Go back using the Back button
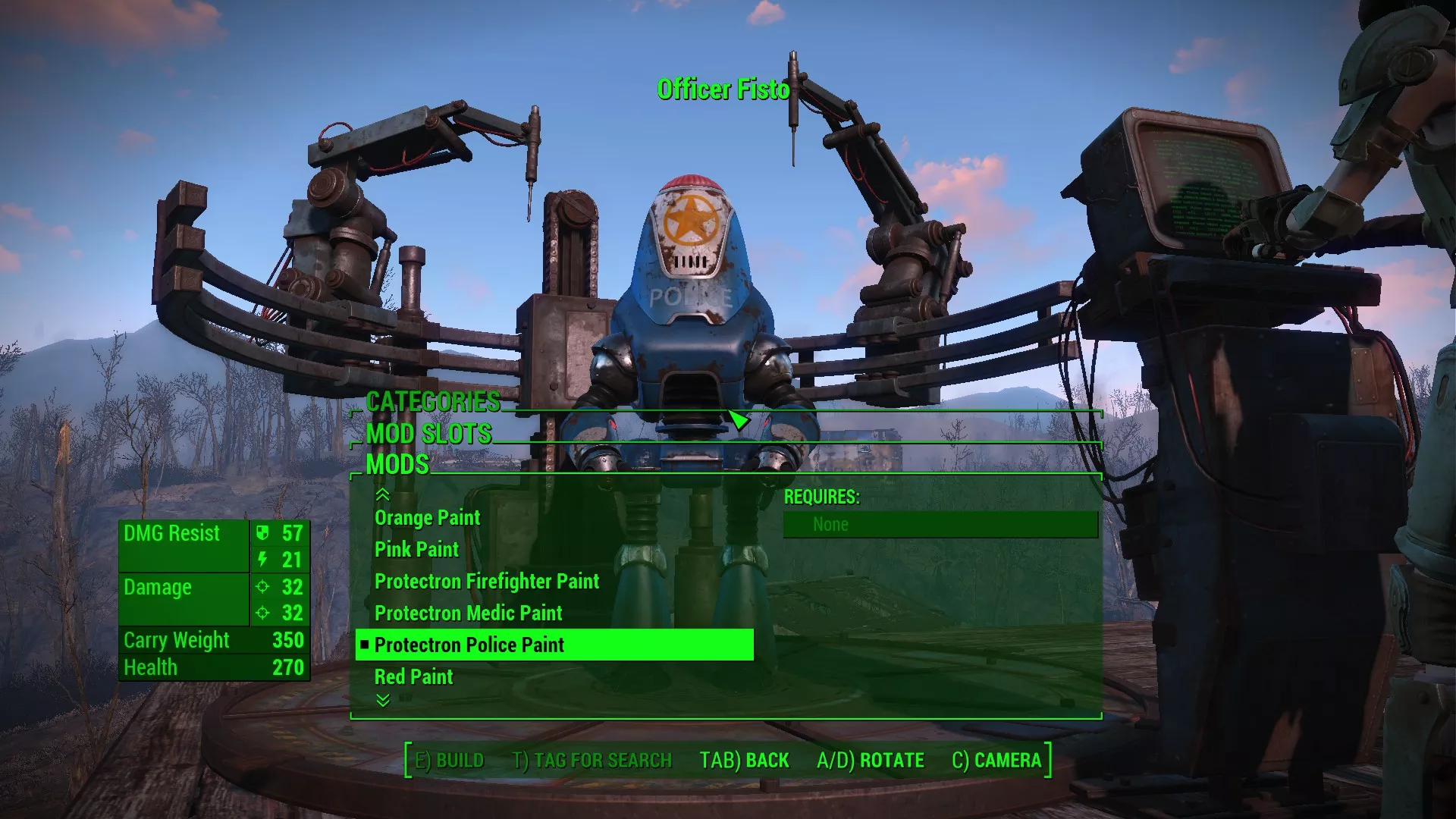Image resolution: width=1456 pixels, height=819 pixels. [x=744, y=761]
